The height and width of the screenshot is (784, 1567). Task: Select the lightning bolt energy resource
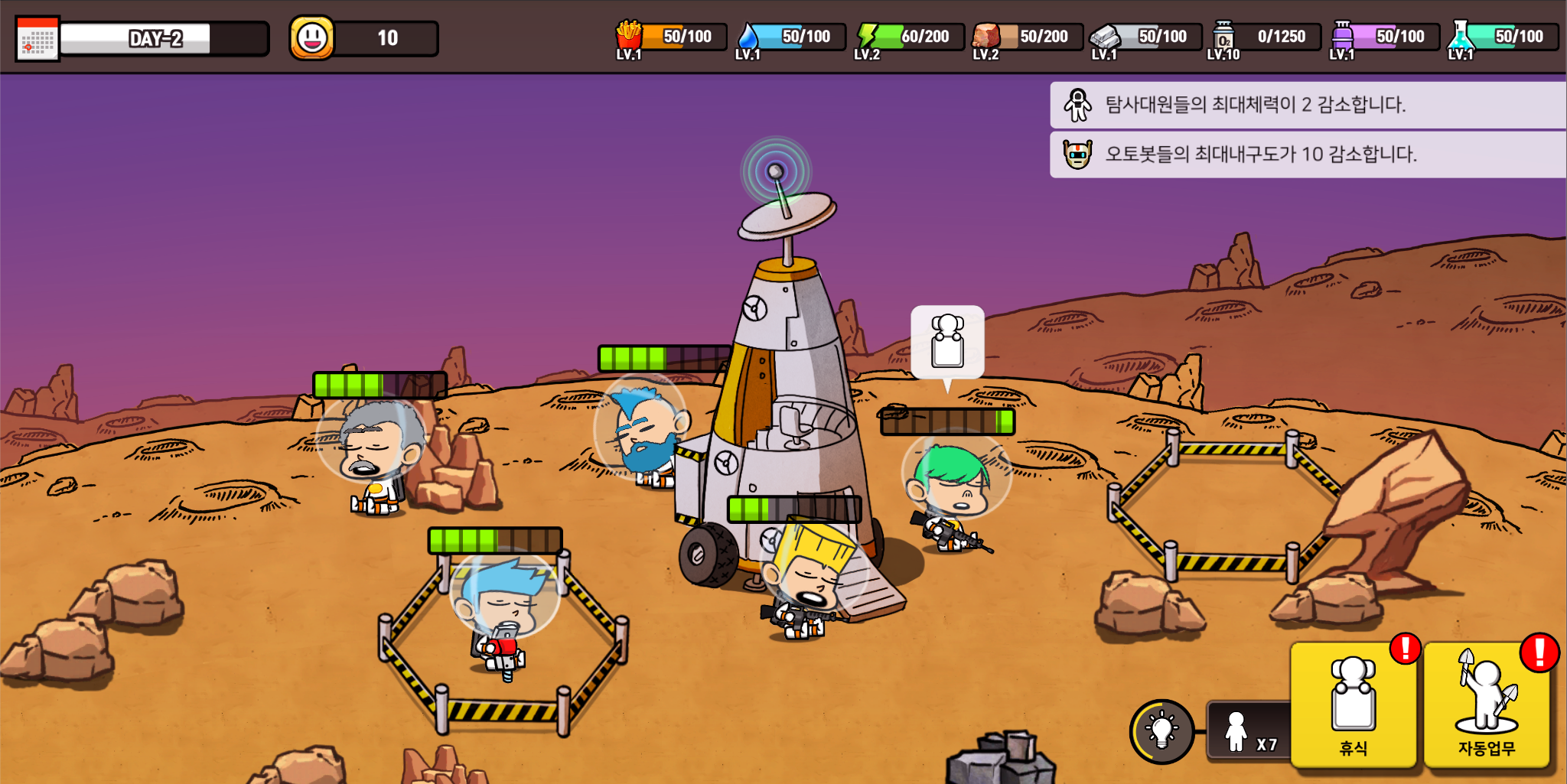[867, 36]
